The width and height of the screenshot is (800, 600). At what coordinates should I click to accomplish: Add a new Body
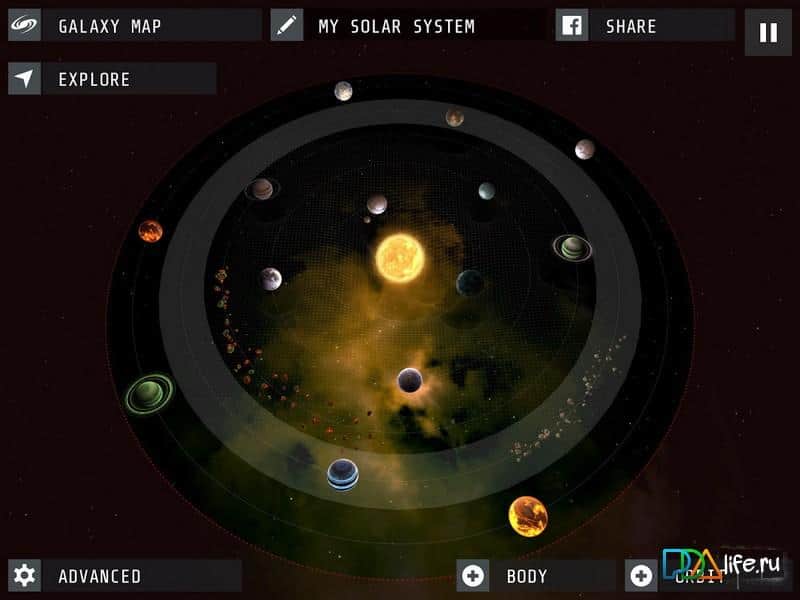(x=526, y=576)
